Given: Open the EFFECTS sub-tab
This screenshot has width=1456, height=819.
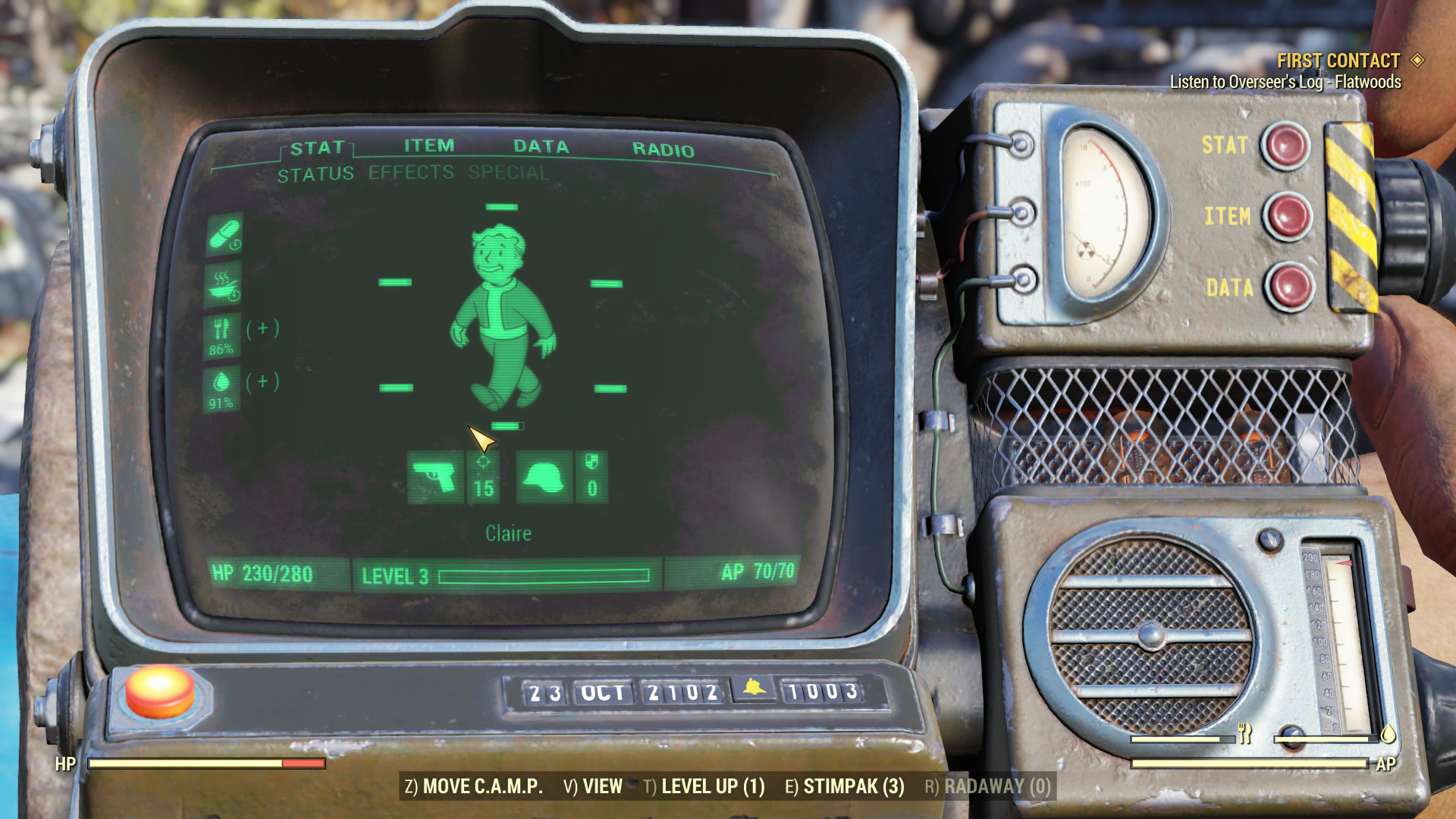Looking at the screenshot, I should point(411,173).
